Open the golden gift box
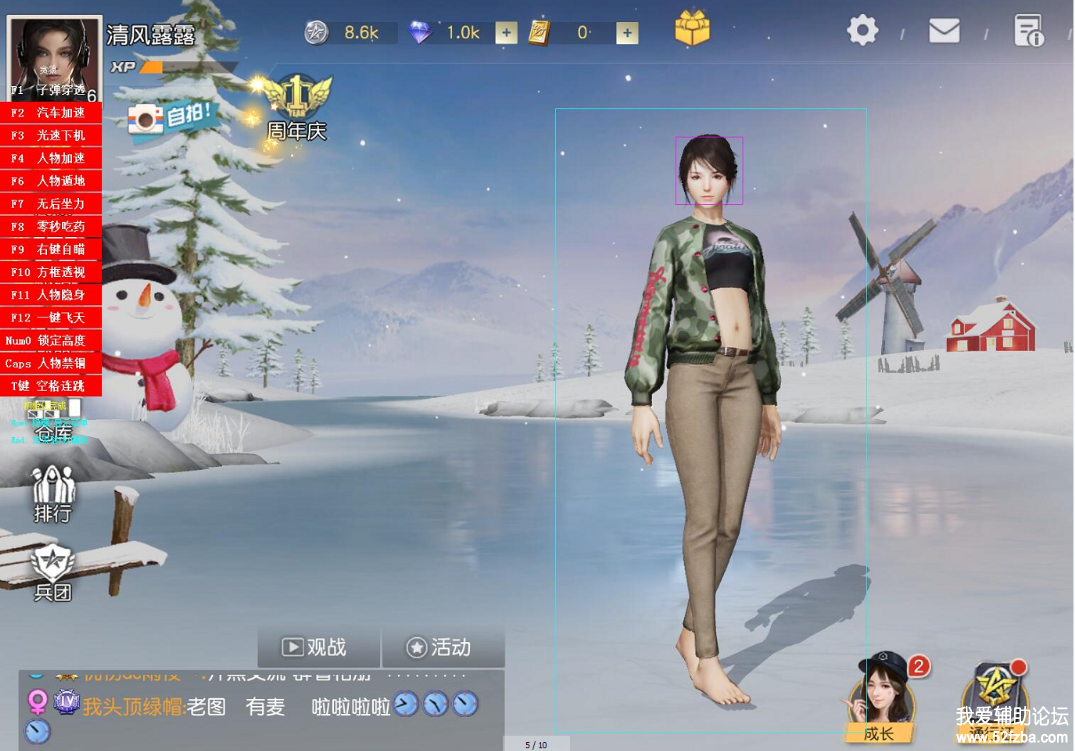1075x751 pixels. tap(692, 29)
